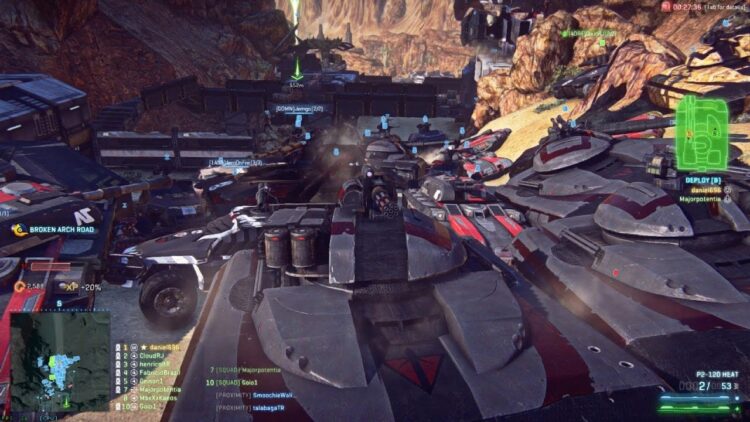750x422 pixels.
Task: Click the XP boost icon
Action: [71, 286]
